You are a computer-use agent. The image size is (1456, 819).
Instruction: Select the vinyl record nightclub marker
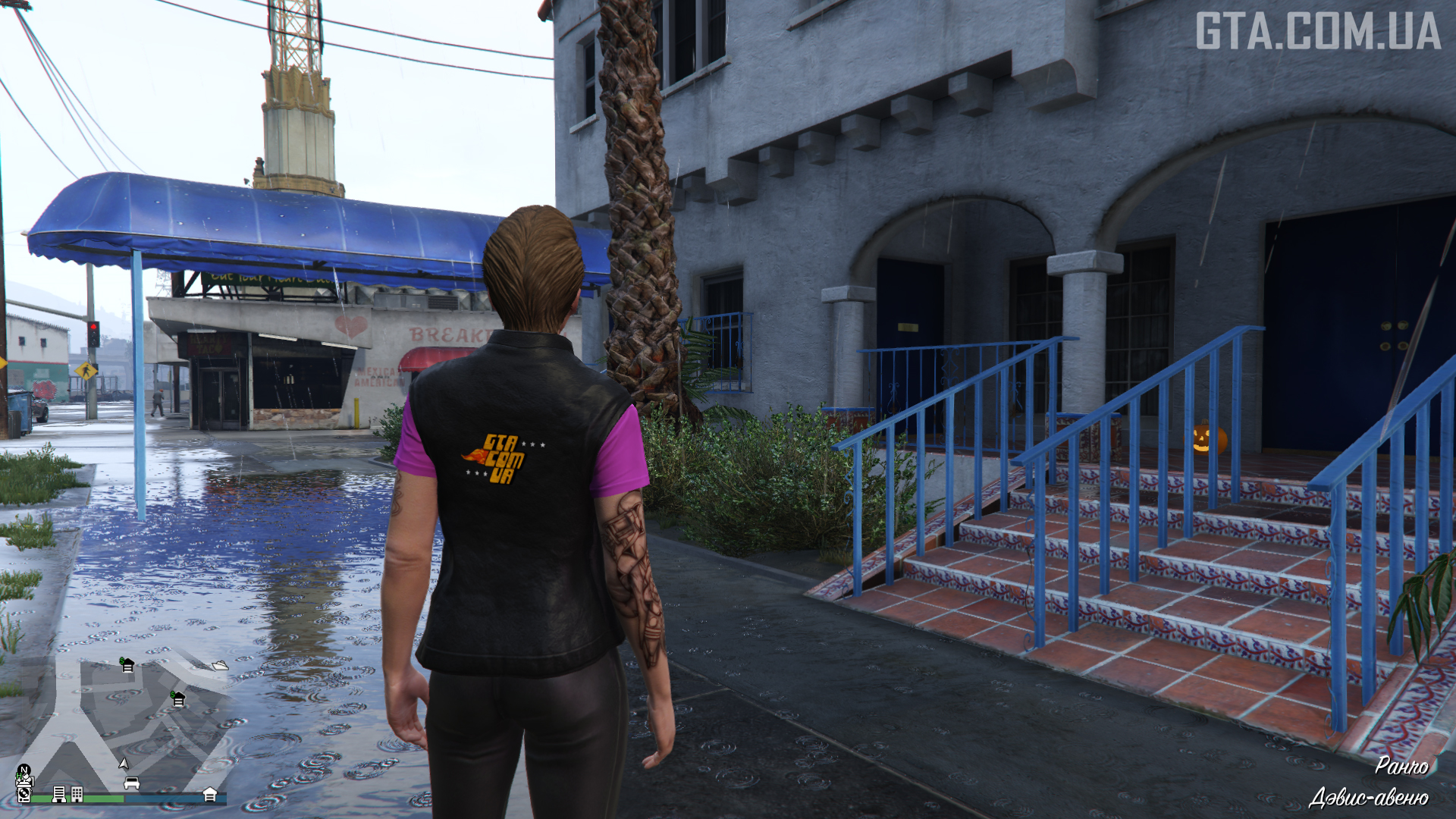(x=24, y=793)
